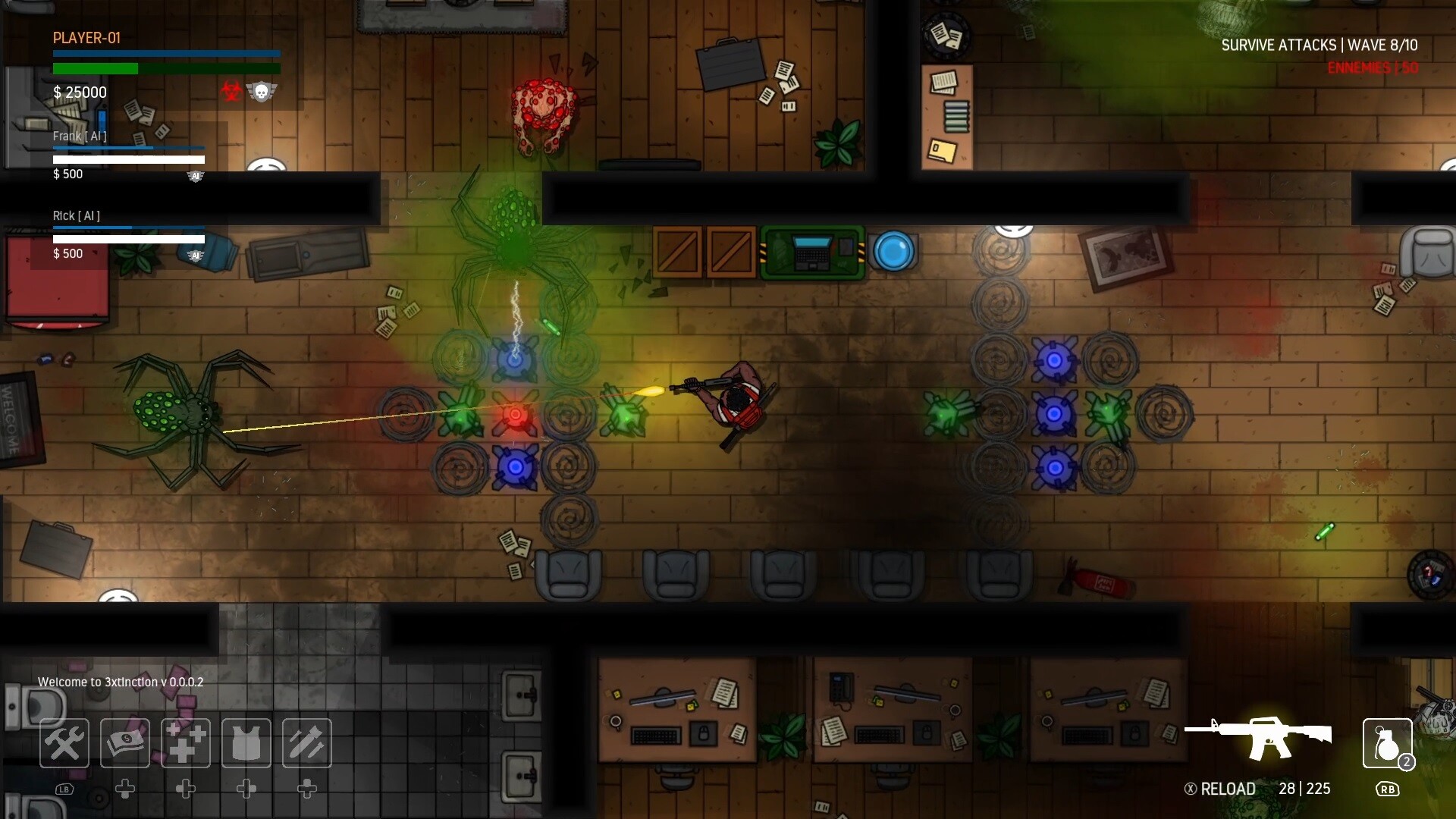The image size is (1456, 819).
Task: Click the RB prompt beside the grenade slot
Action: (1388, 789)
